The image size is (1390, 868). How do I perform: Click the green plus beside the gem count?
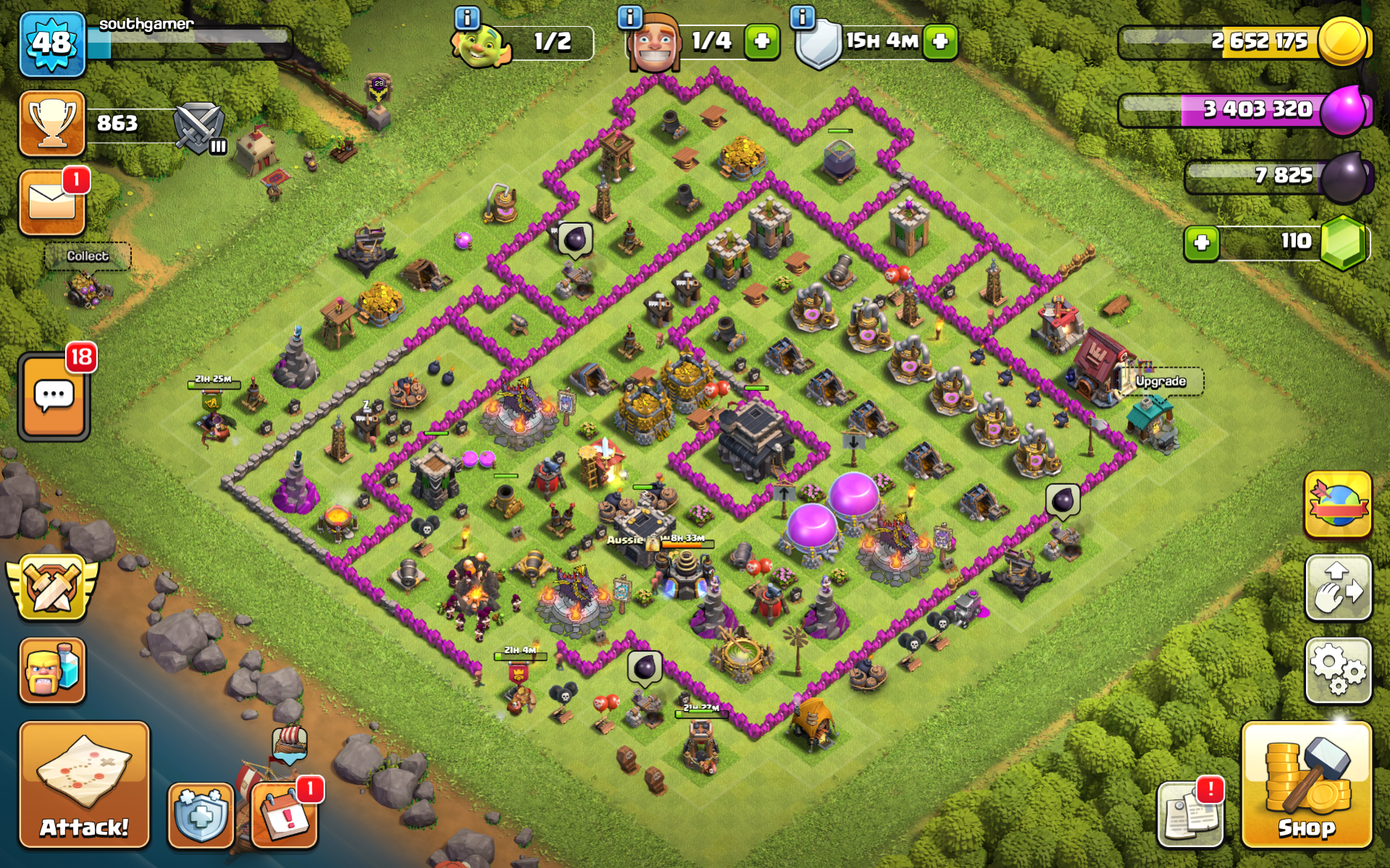tap(1202, 243)
